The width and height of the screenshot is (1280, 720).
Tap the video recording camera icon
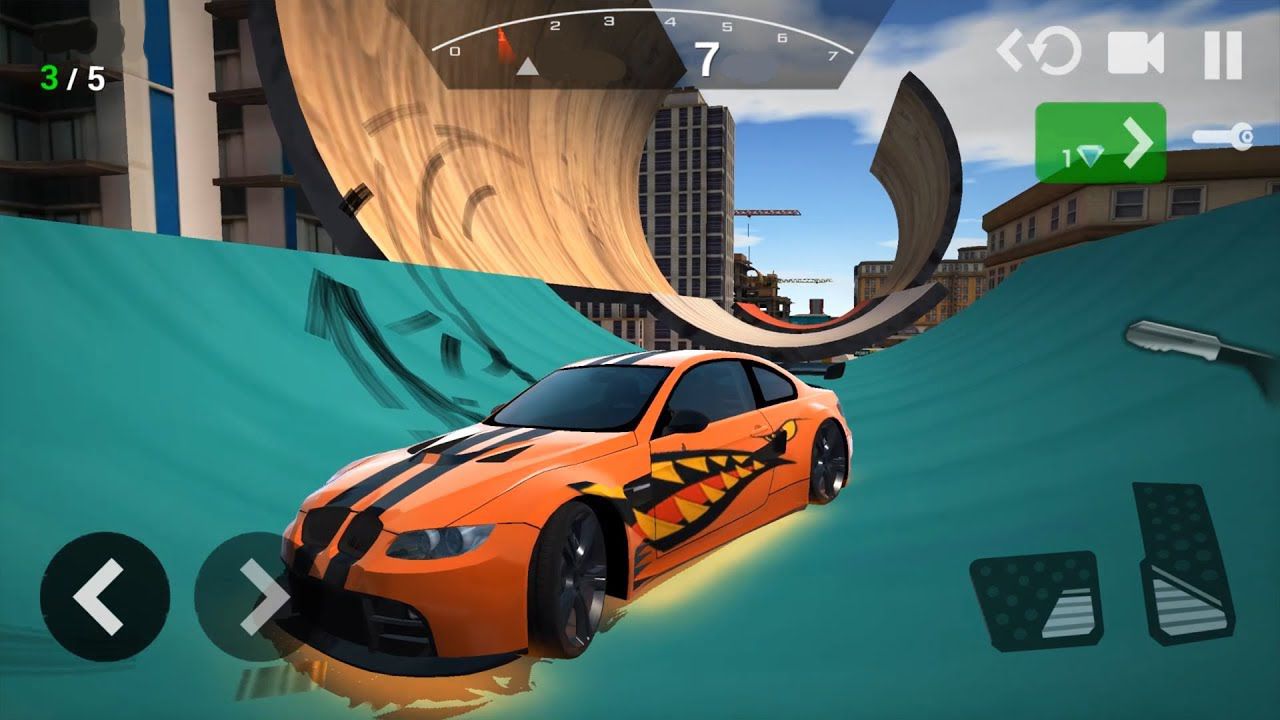pyautogui.click(x=1135, y=54)
